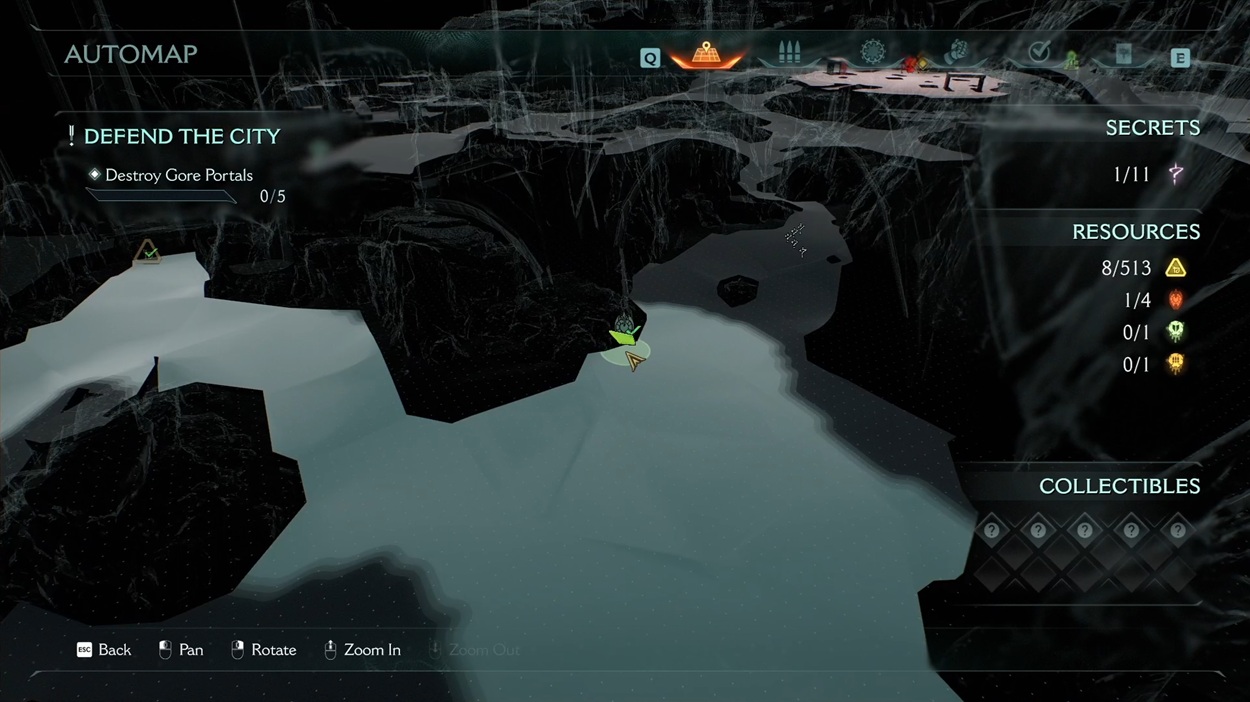
Task: Switch to the Automap tab
Action: (x=707, y=54)
